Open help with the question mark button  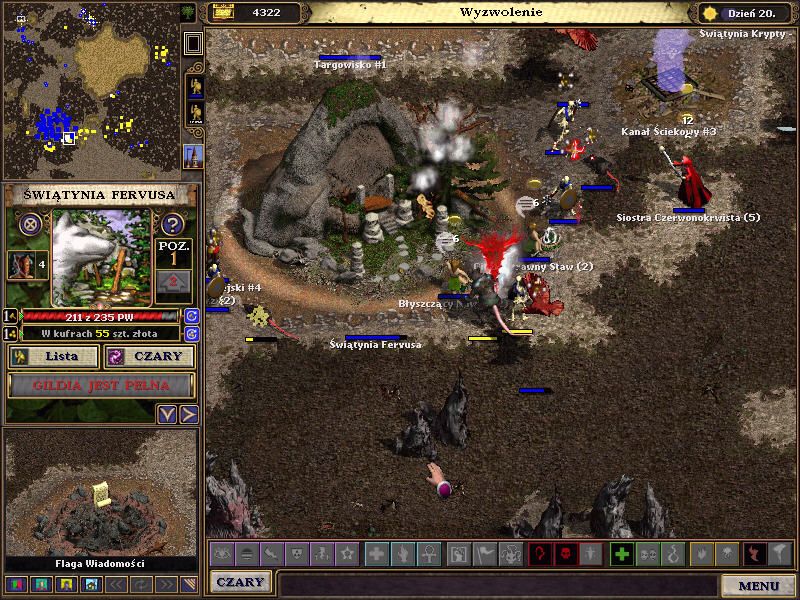tap(172, 224)
